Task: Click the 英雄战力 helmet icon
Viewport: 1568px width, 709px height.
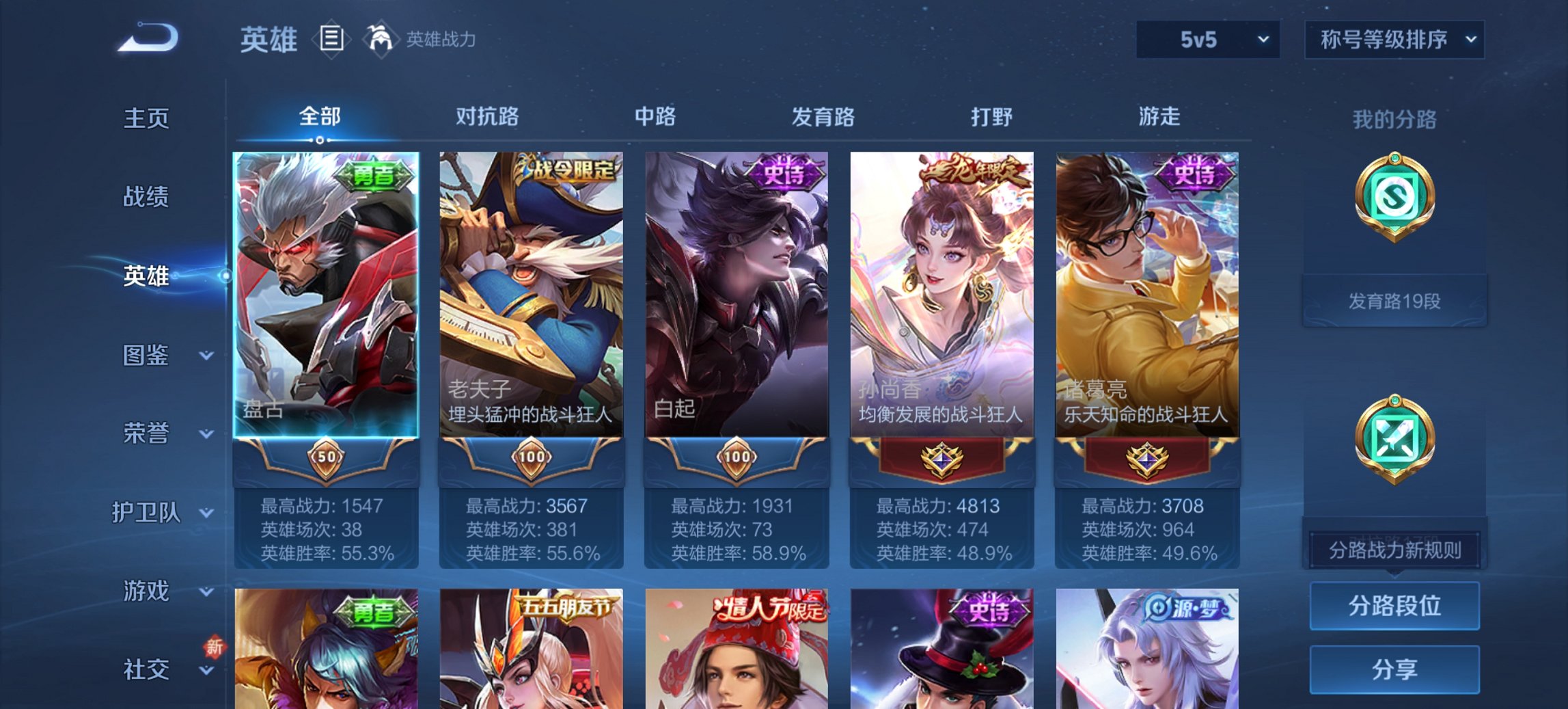Action: pos(381,38)
